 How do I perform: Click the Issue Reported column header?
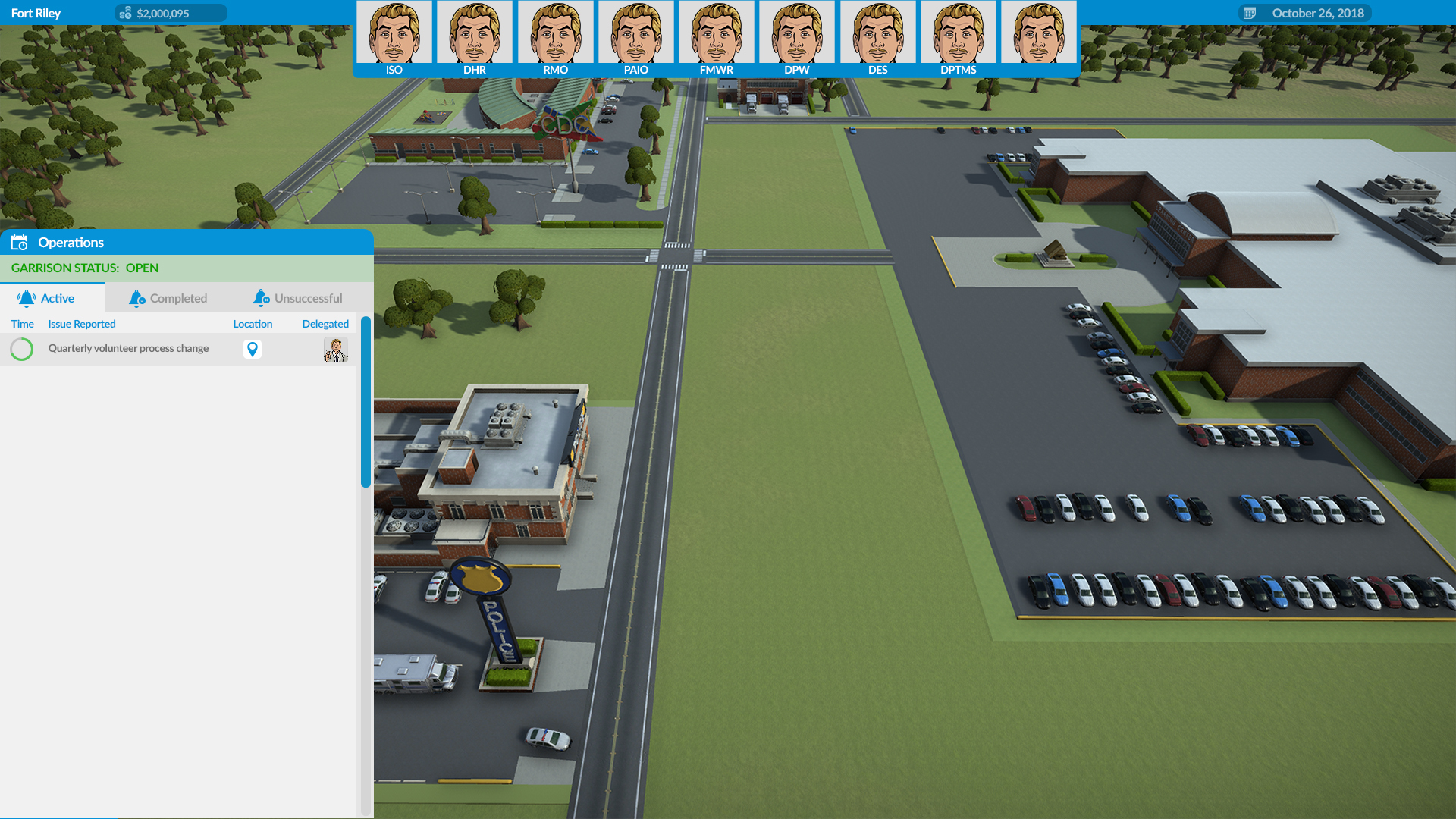[x=82, y=324]
